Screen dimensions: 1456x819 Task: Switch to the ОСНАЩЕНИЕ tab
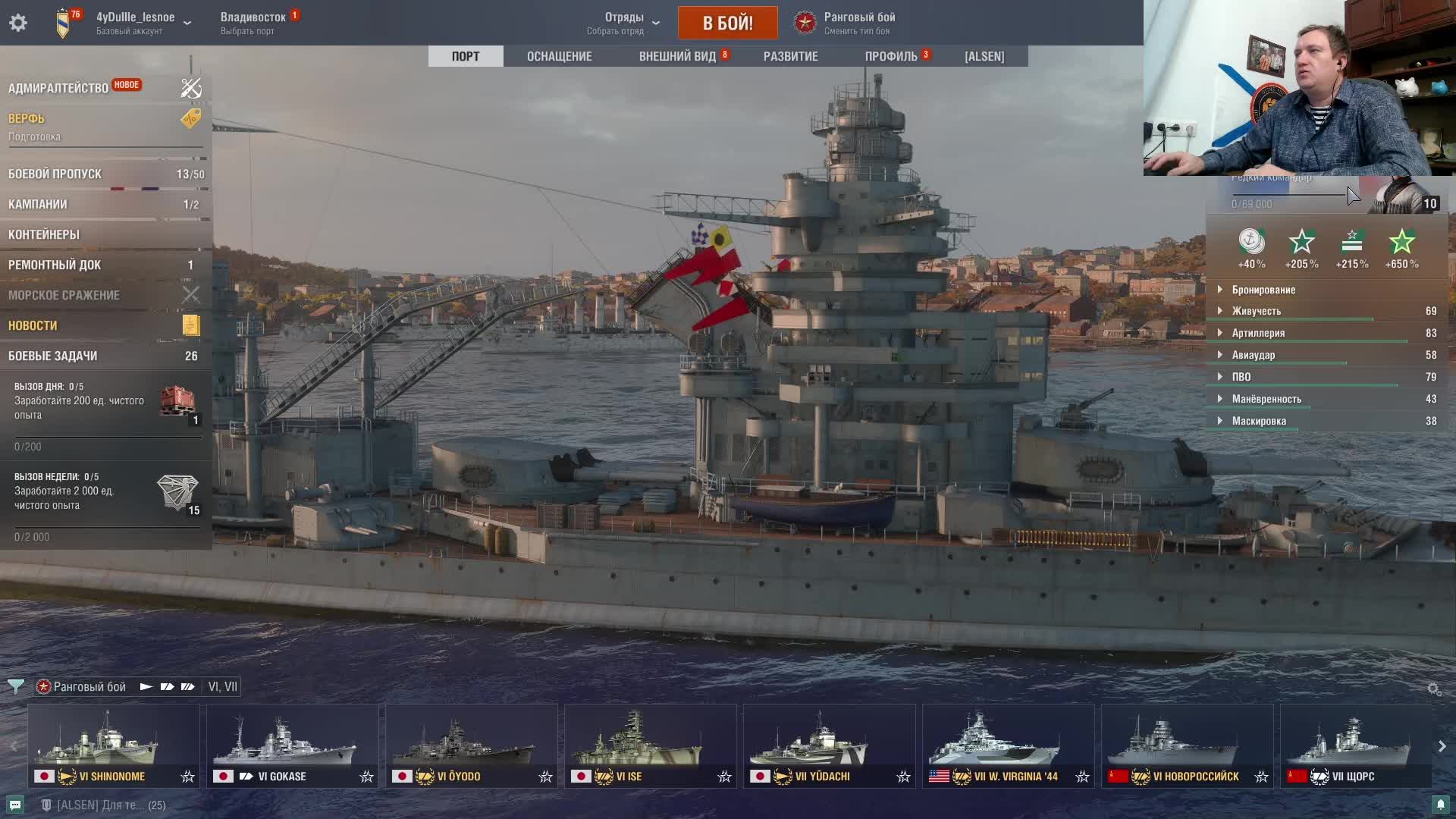point(559,56)
